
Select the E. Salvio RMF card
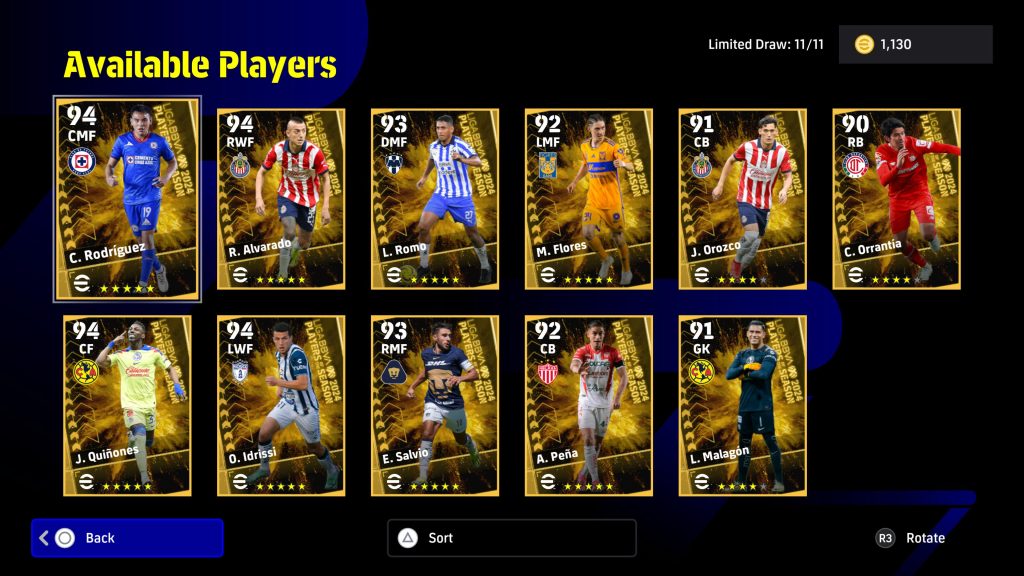(x=435, y=405)
